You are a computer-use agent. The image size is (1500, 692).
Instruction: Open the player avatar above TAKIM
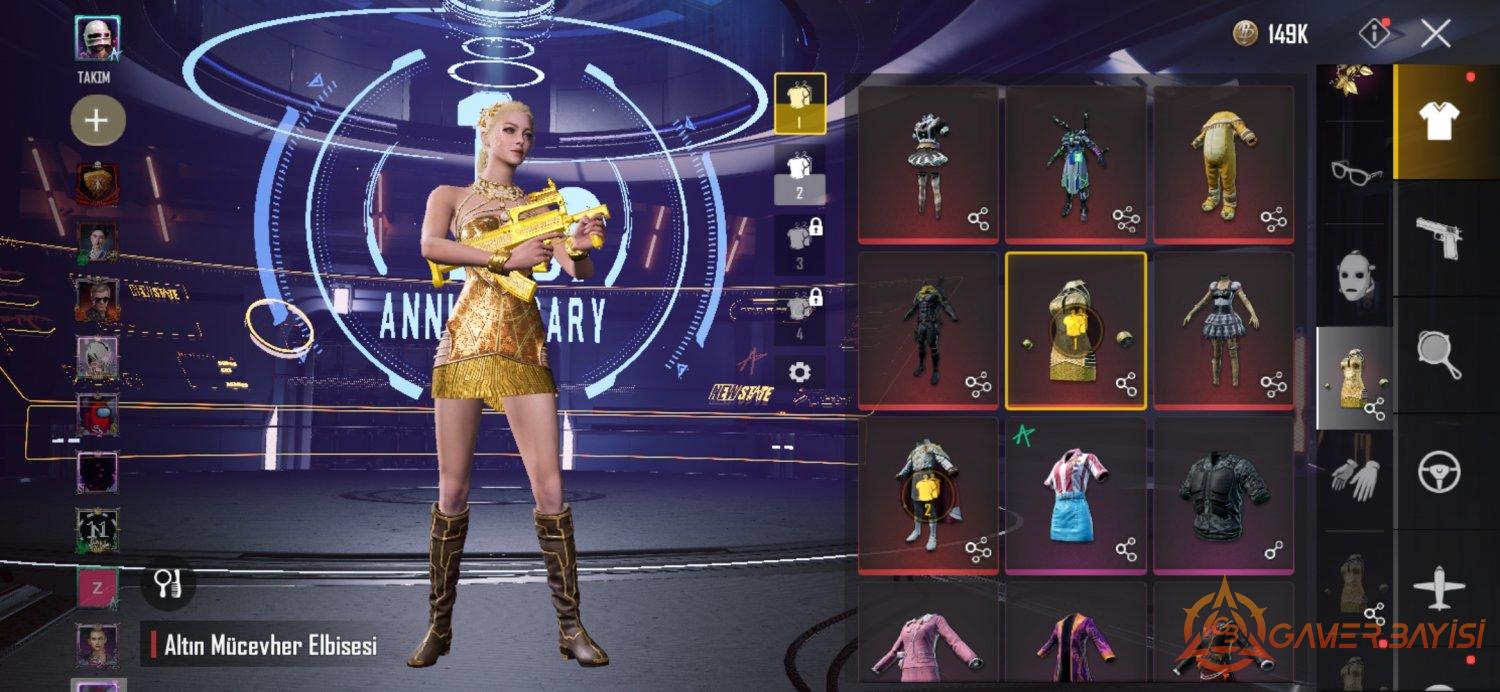(97, 39)
